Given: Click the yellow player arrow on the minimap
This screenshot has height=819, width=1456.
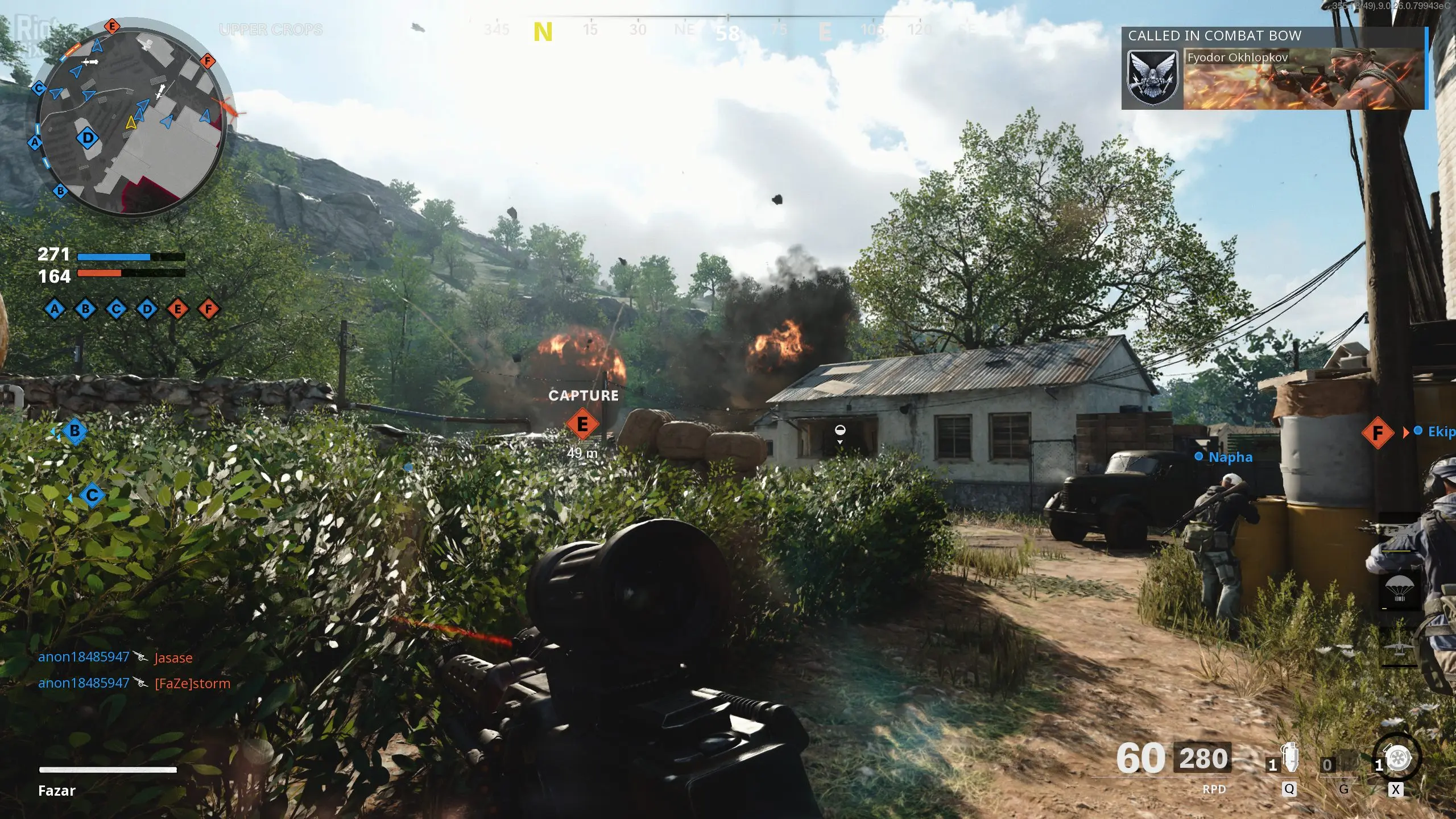Looking at the screenshot, I should (x=131, y=122).
